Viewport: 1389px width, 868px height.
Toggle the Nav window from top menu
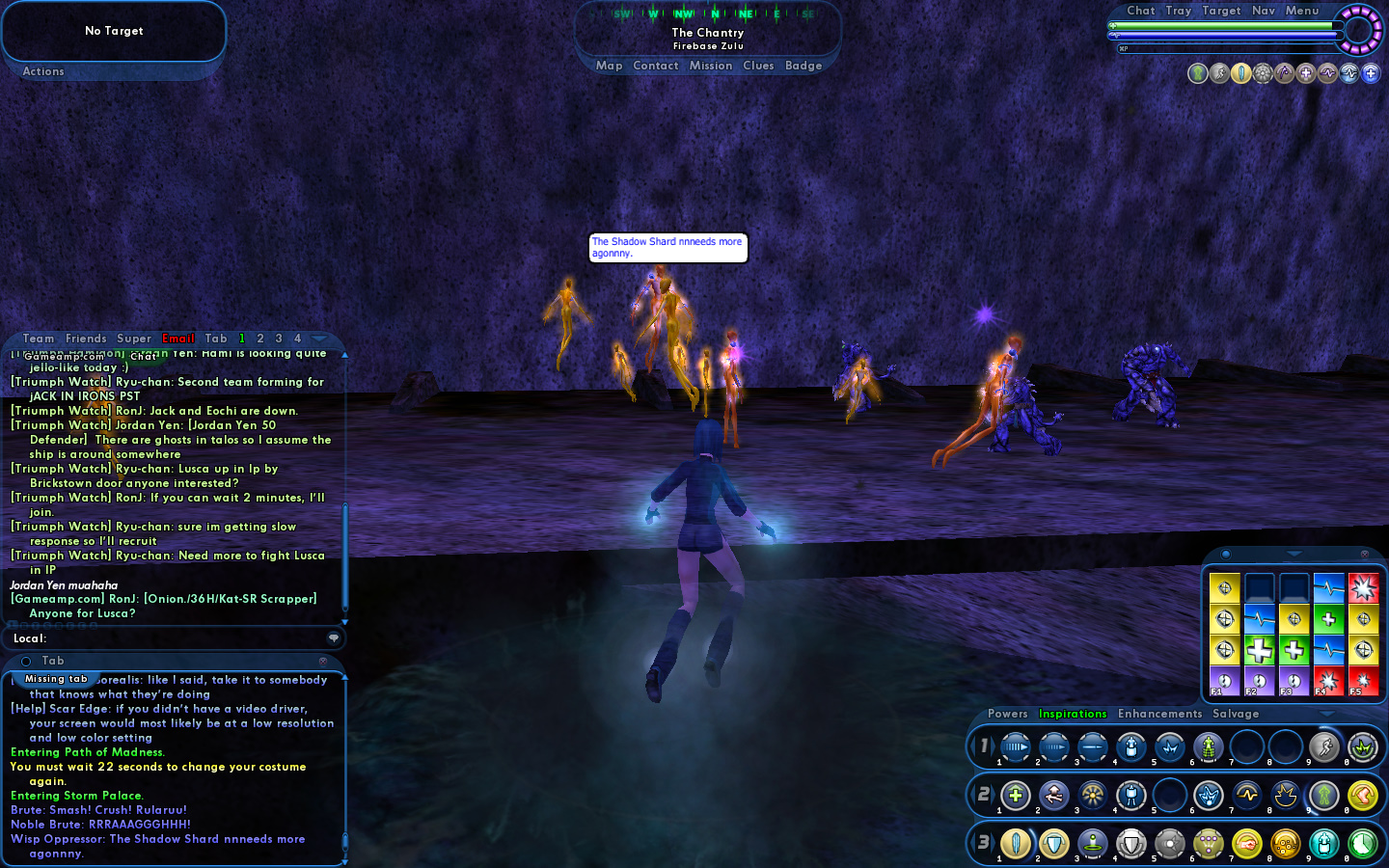click(x=1264, y=11)
